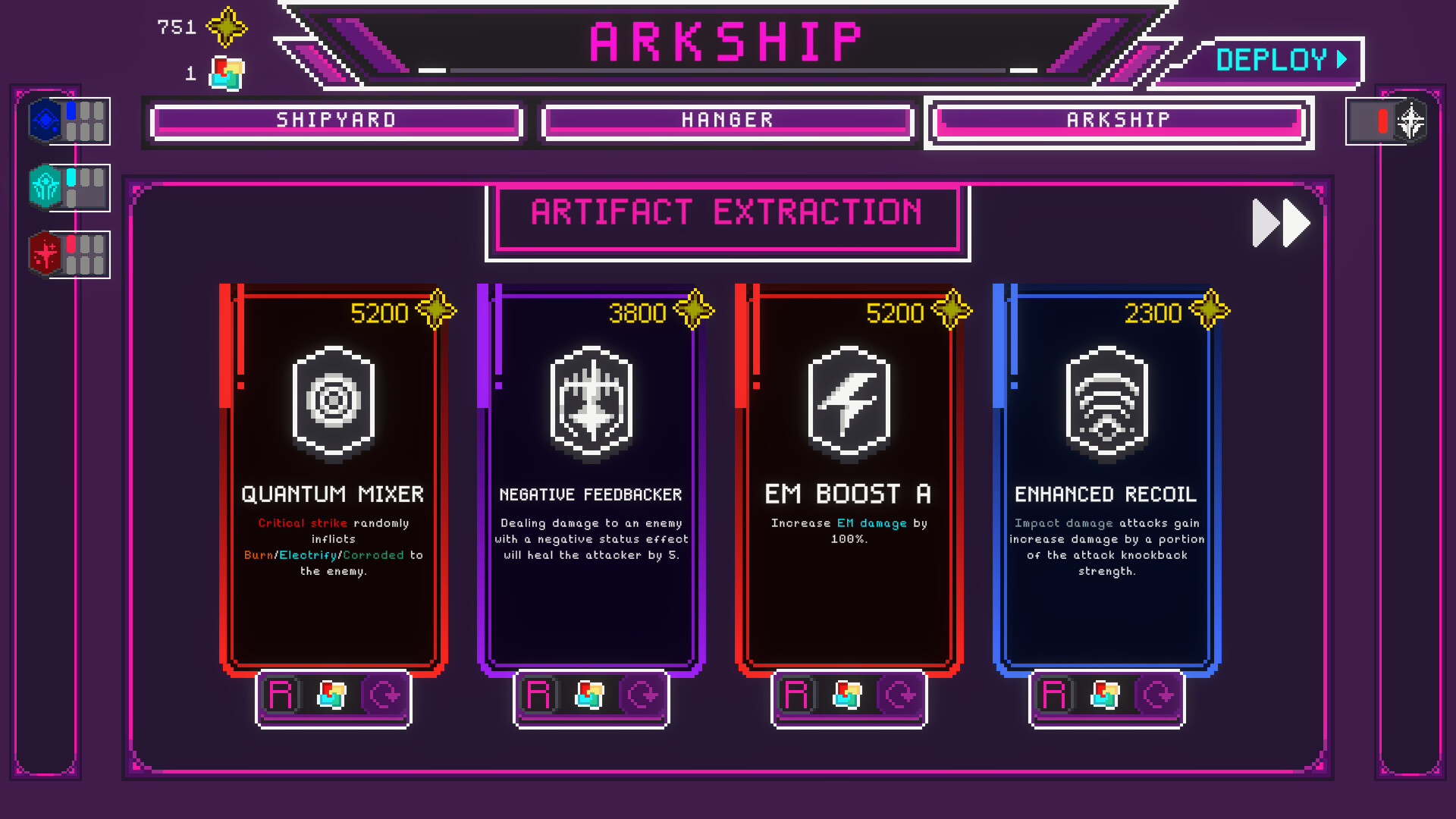Click the pinwheel color icon under Quantum Mixer
The height and width of the screenshot is (819, 1456).
coord(333,695)
